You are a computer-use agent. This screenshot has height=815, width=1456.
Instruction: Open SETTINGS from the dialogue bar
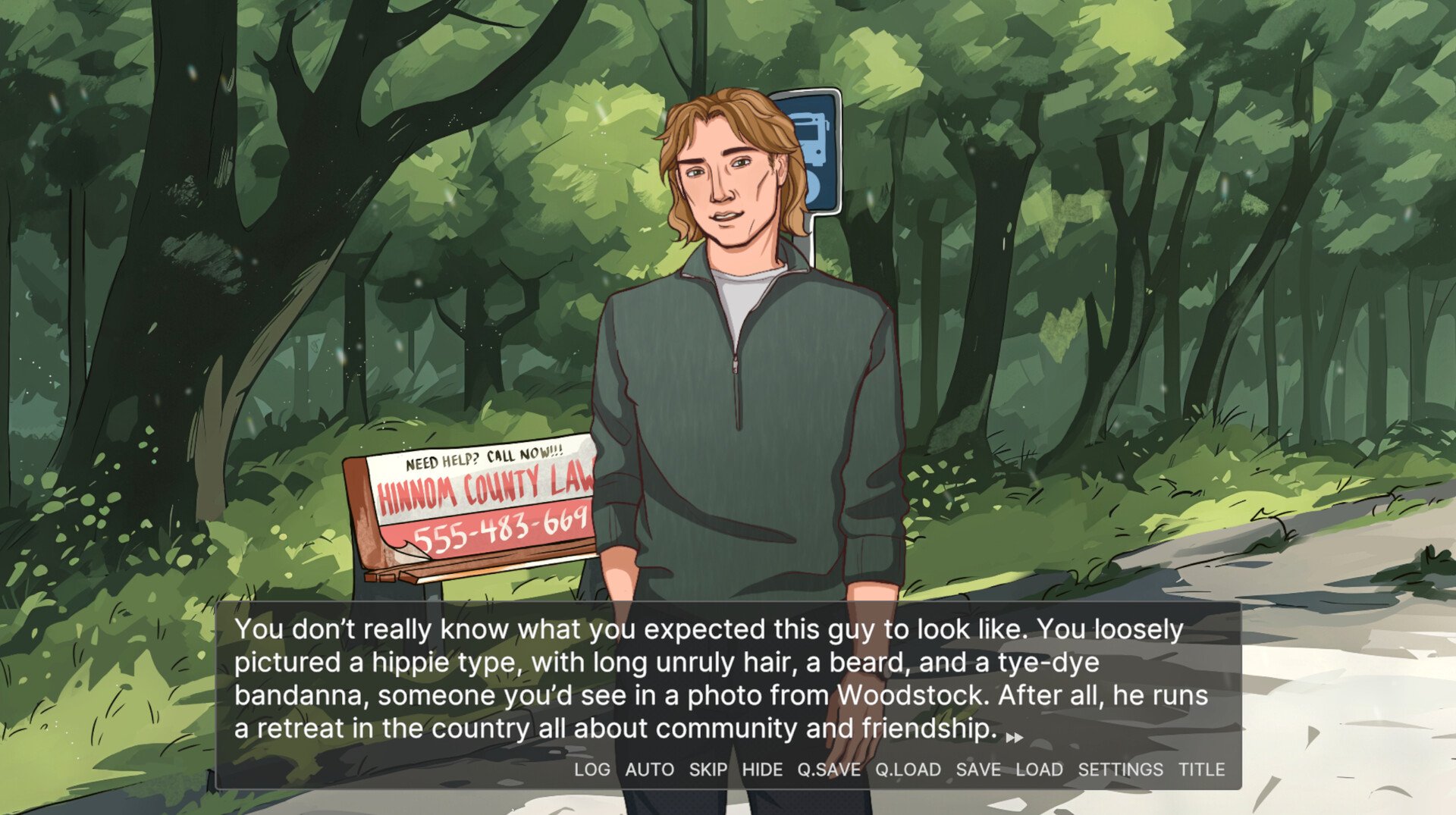1120,770
